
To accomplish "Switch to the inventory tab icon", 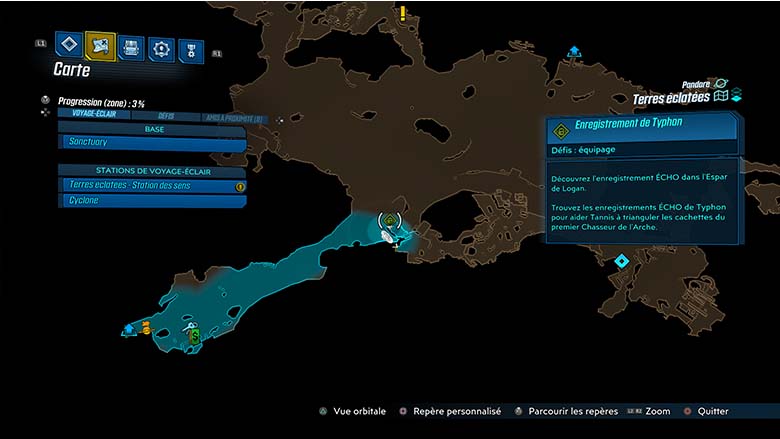I will click(130, 47).
